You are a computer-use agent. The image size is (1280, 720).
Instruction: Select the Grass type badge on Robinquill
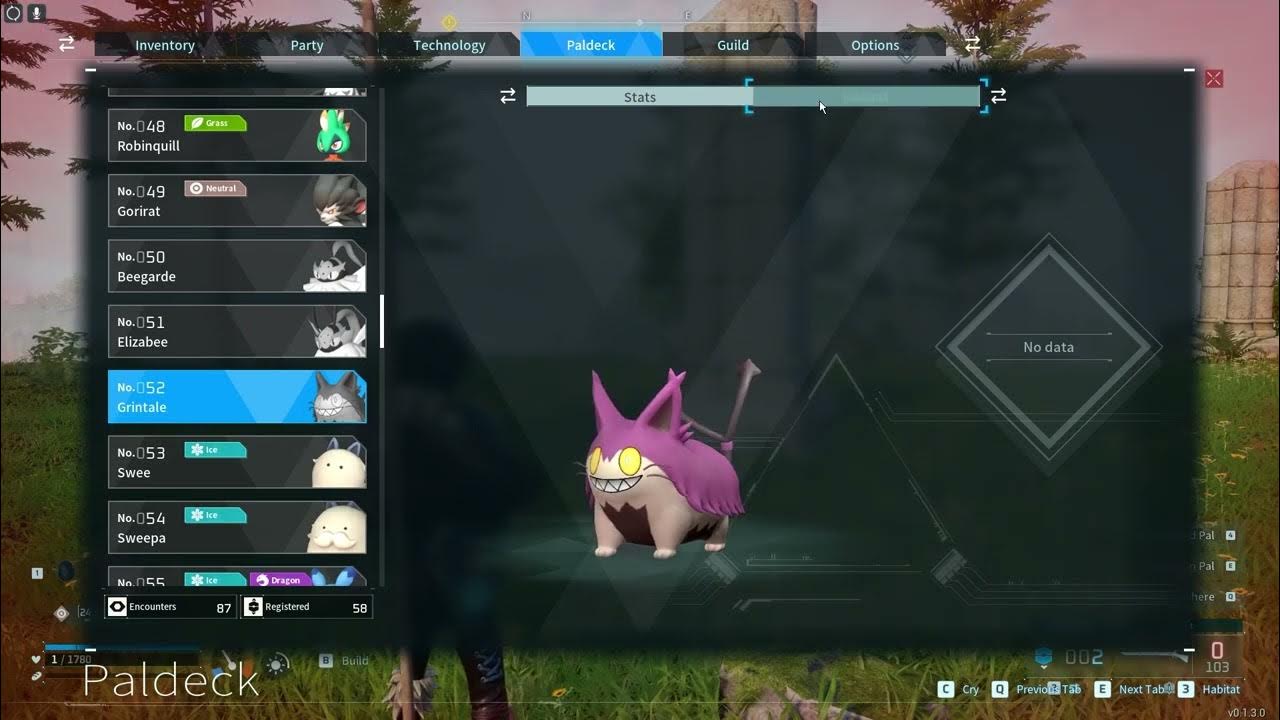point(215,122)
